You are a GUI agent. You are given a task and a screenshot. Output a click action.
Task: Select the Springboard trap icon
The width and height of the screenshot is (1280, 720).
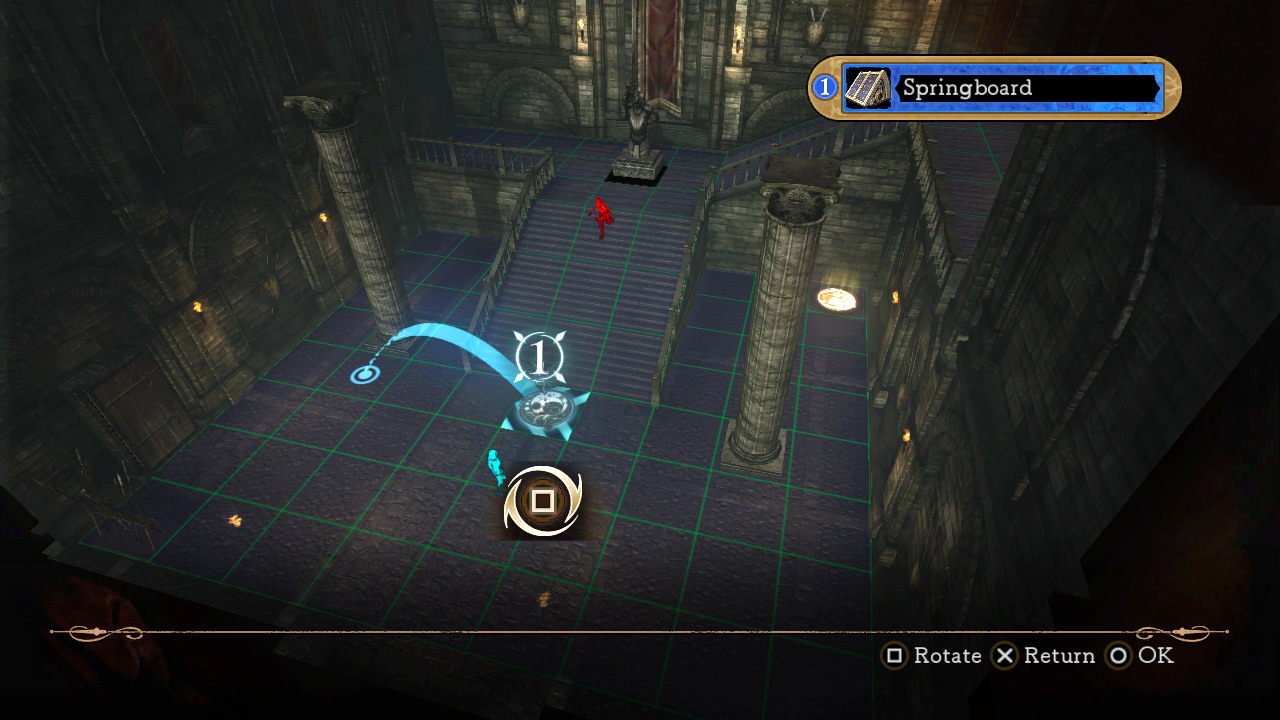pyautogui.click(x=868, y=88)
